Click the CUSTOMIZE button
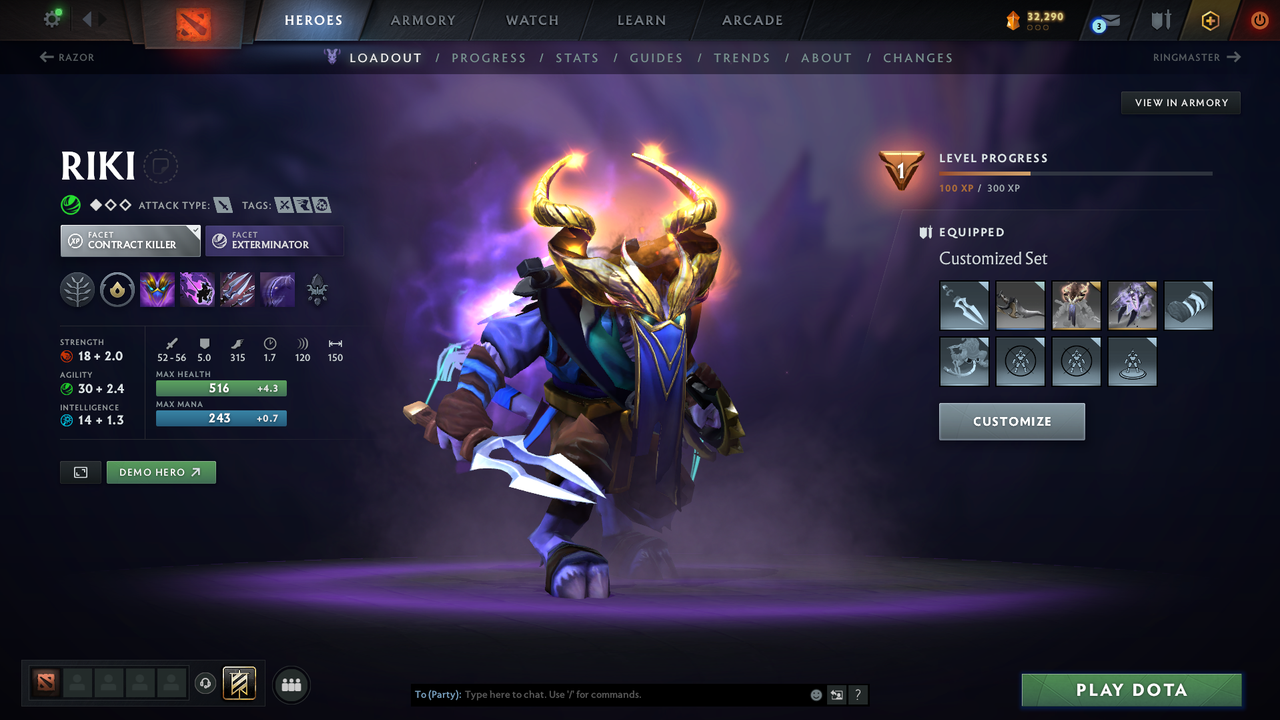 [x=1011, y=421]
